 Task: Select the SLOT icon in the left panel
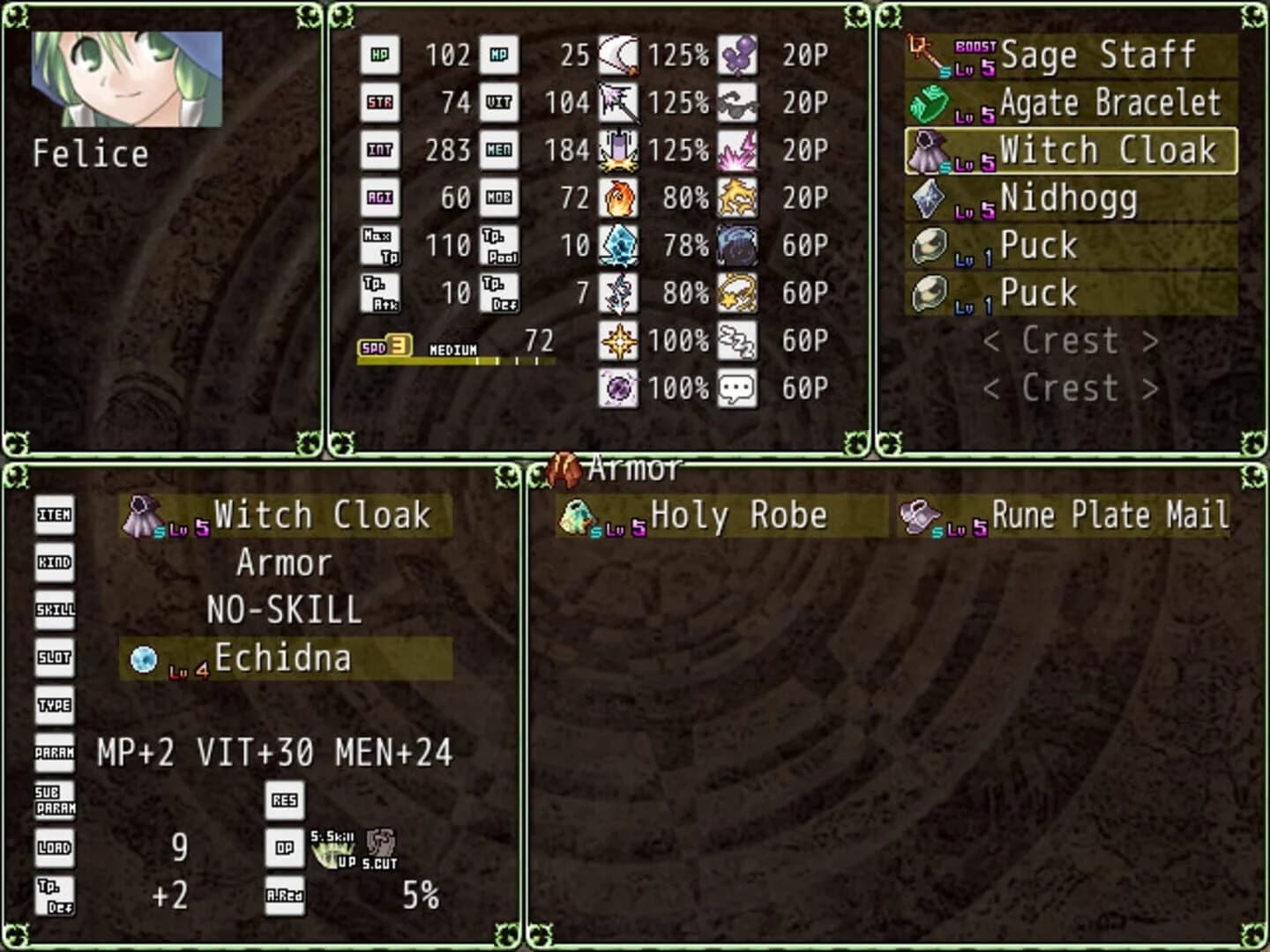(54, 658)
